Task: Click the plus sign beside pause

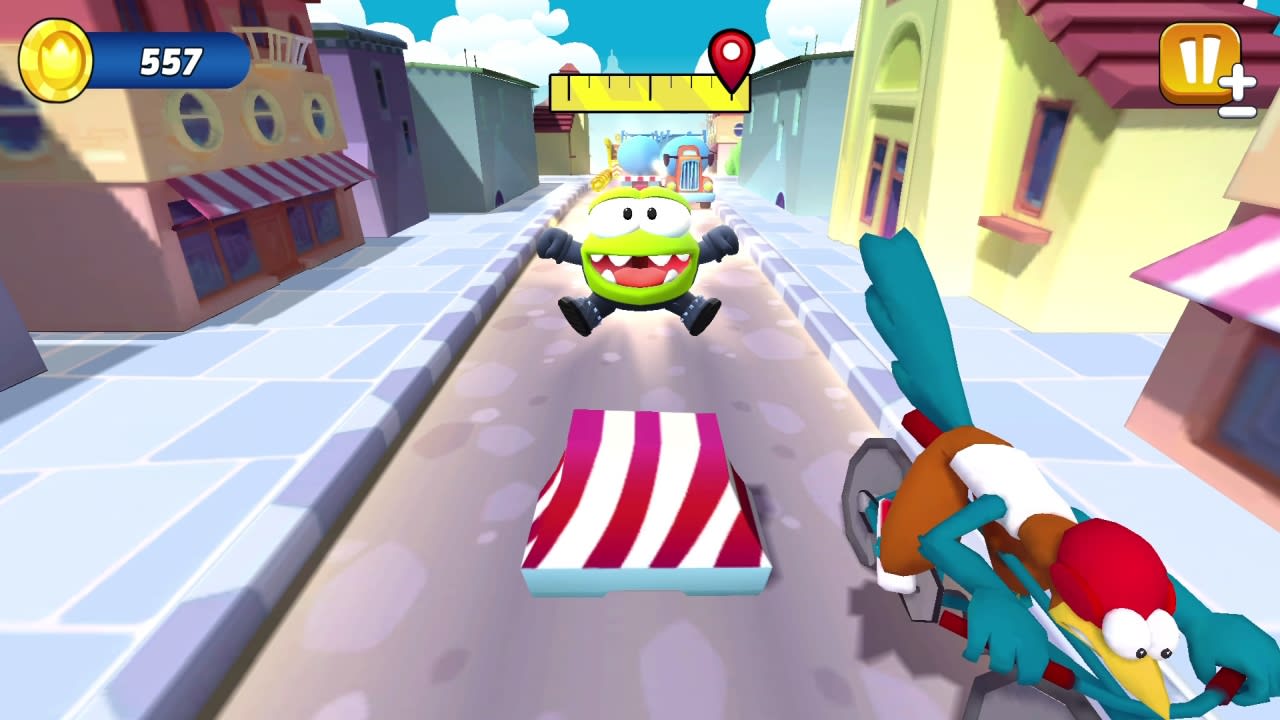Action: click(1236, 83)
